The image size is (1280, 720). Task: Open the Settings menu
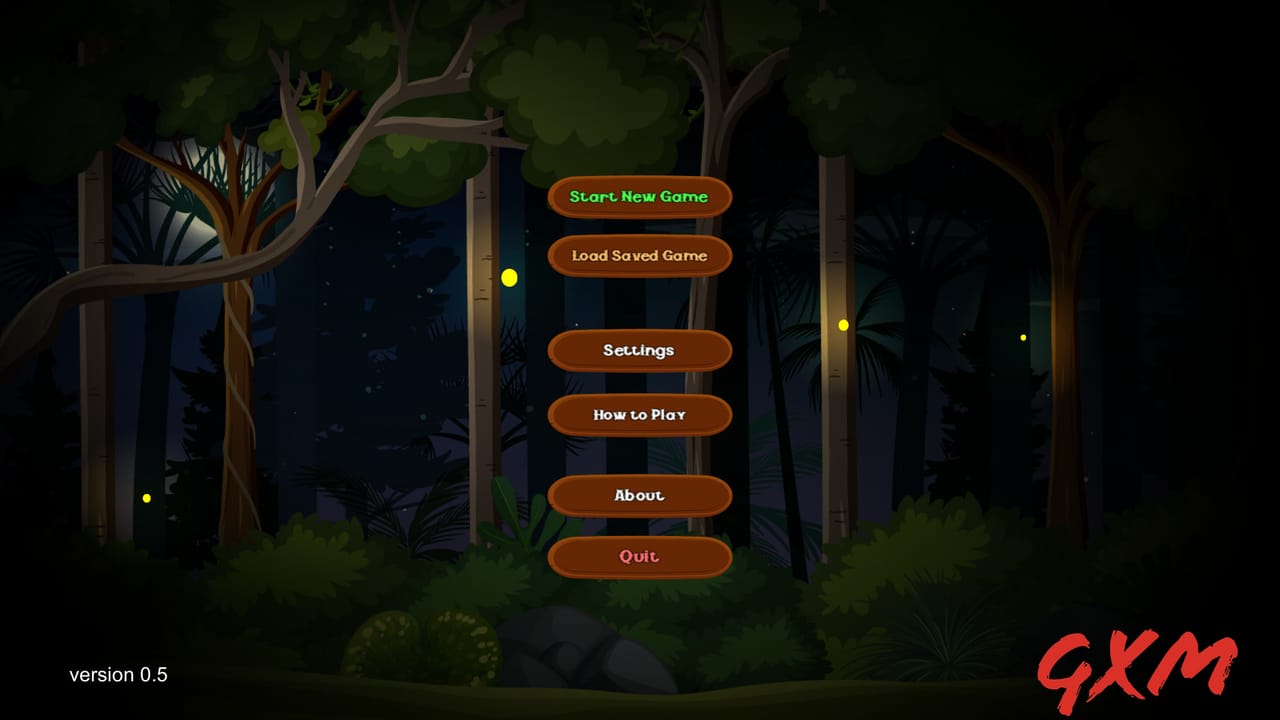click(640, 351)
